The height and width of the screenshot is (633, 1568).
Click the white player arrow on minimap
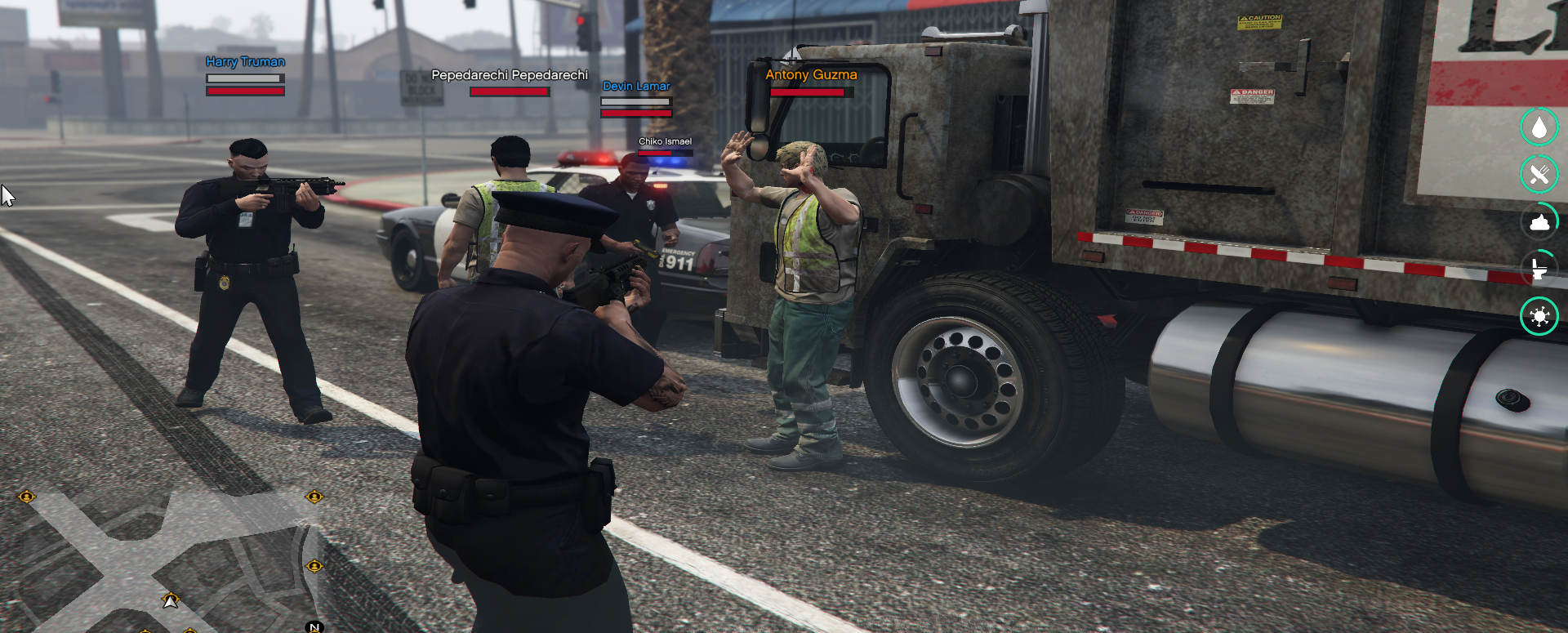171,601
